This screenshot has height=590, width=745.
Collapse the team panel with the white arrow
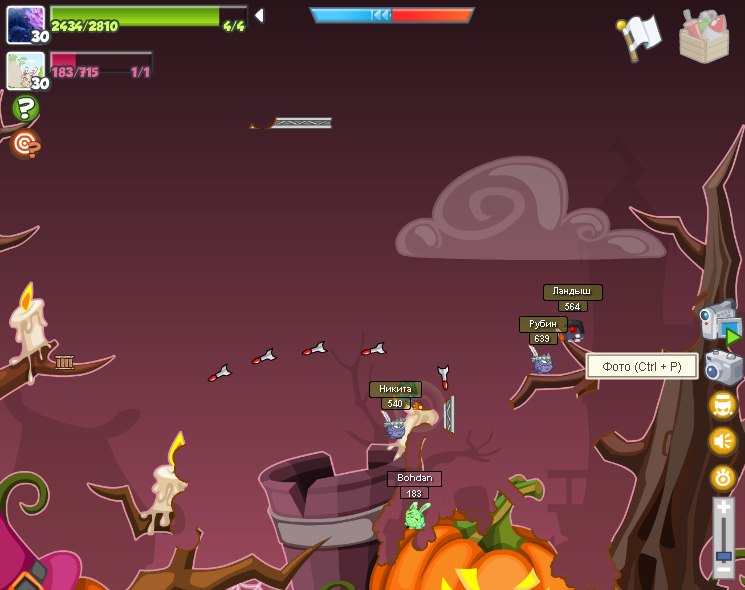tap(259, 15)
